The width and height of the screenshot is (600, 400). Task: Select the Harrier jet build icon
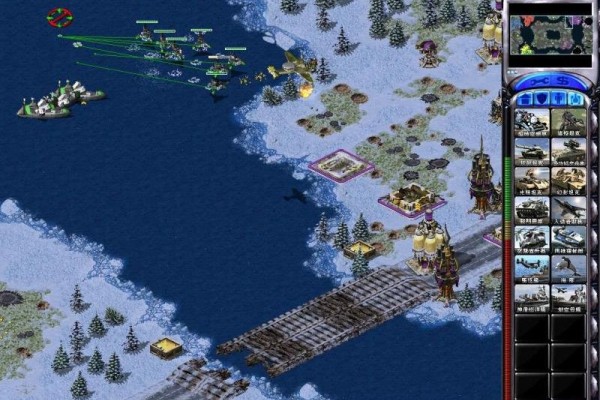(x=568, y=209)
